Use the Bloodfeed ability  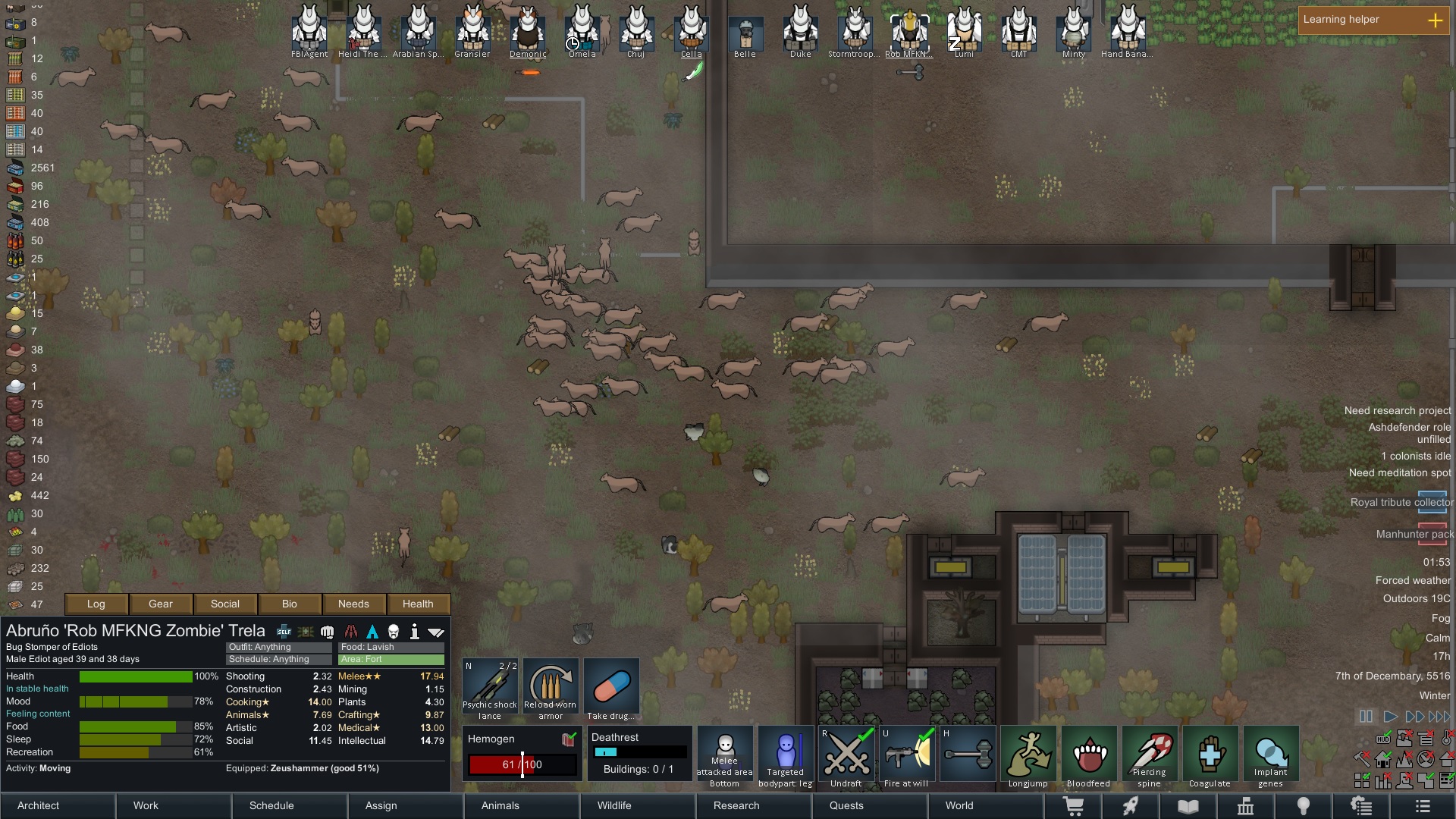1088,755
